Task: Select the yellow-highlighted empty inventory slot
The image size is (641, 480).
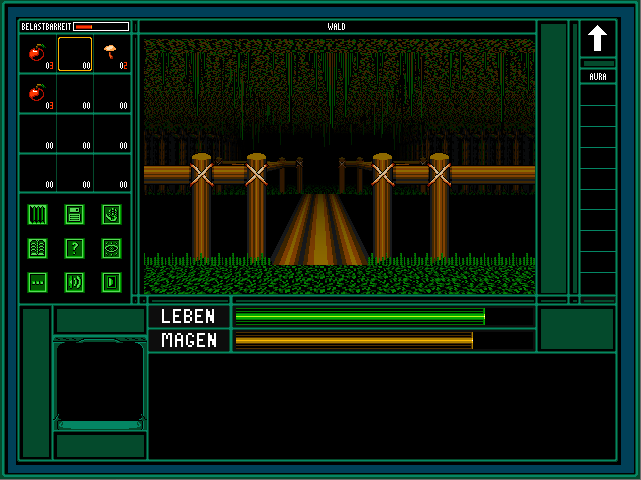Action: [75, 54]
